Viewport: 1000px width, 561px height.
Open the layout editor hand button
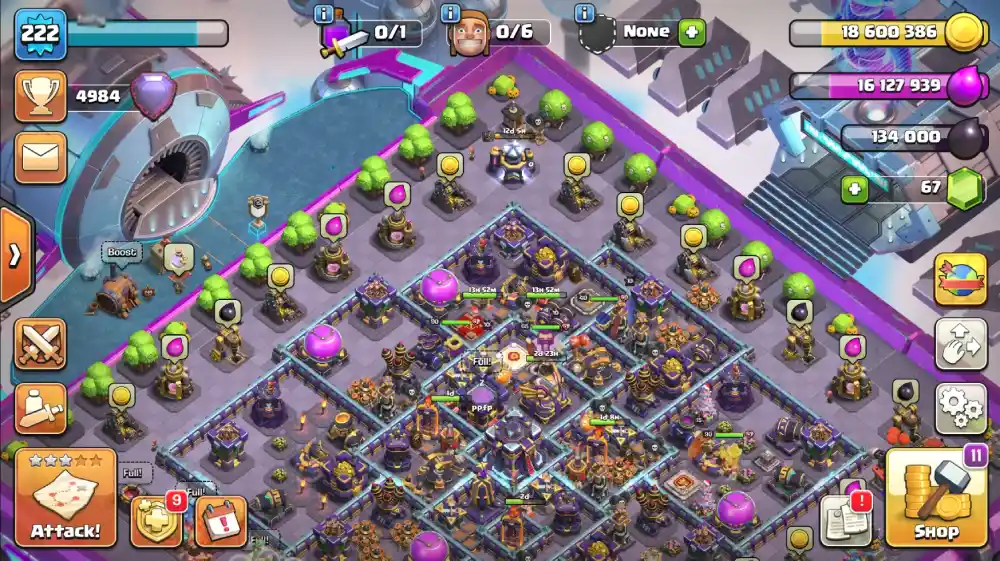tap(960, 344)
